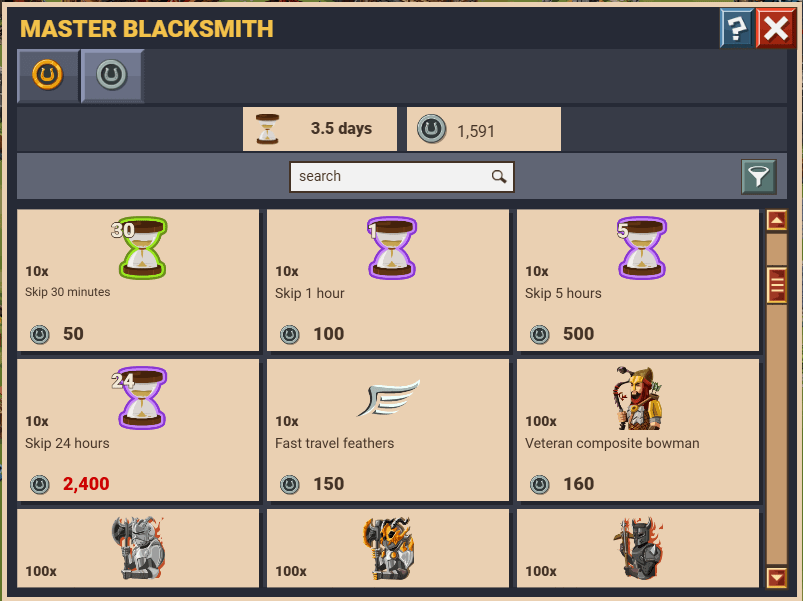Open the filter funnel button
The image size is (803, 601).
[759, 177]
